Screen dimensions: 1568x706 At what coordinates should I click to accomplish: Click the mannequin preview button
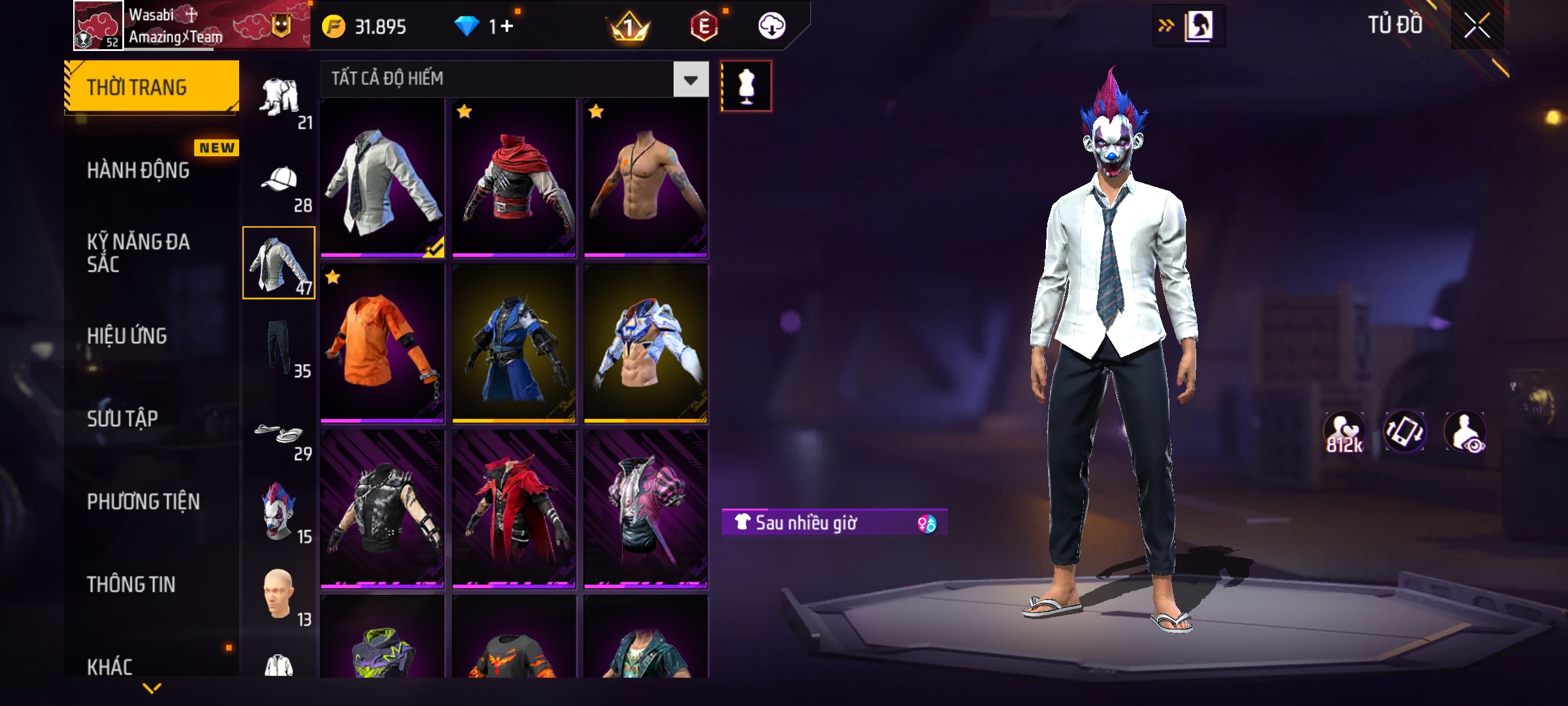(746, 86)
